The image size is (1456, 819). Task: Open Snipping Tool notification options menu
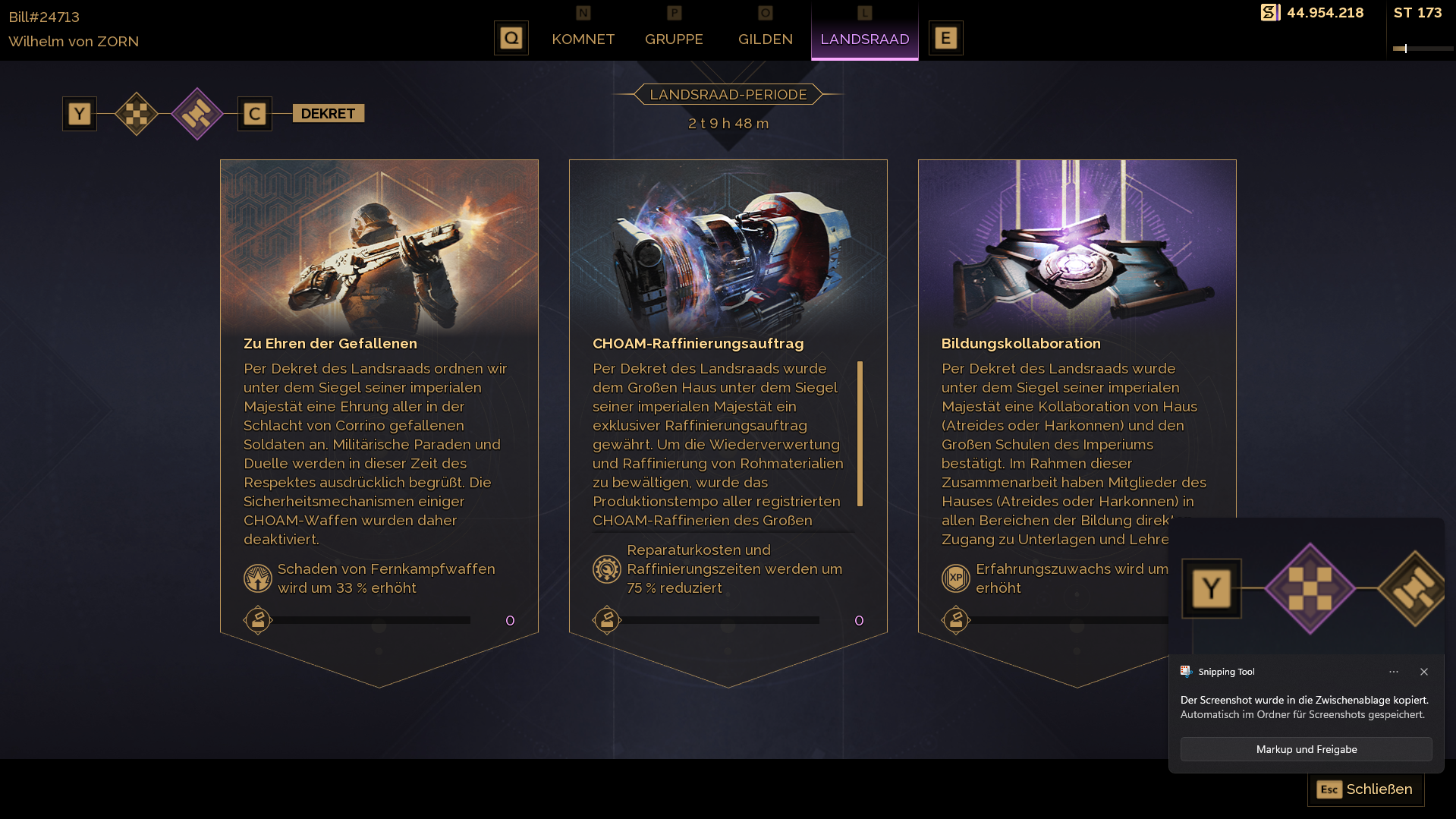tap(1394, 672)
